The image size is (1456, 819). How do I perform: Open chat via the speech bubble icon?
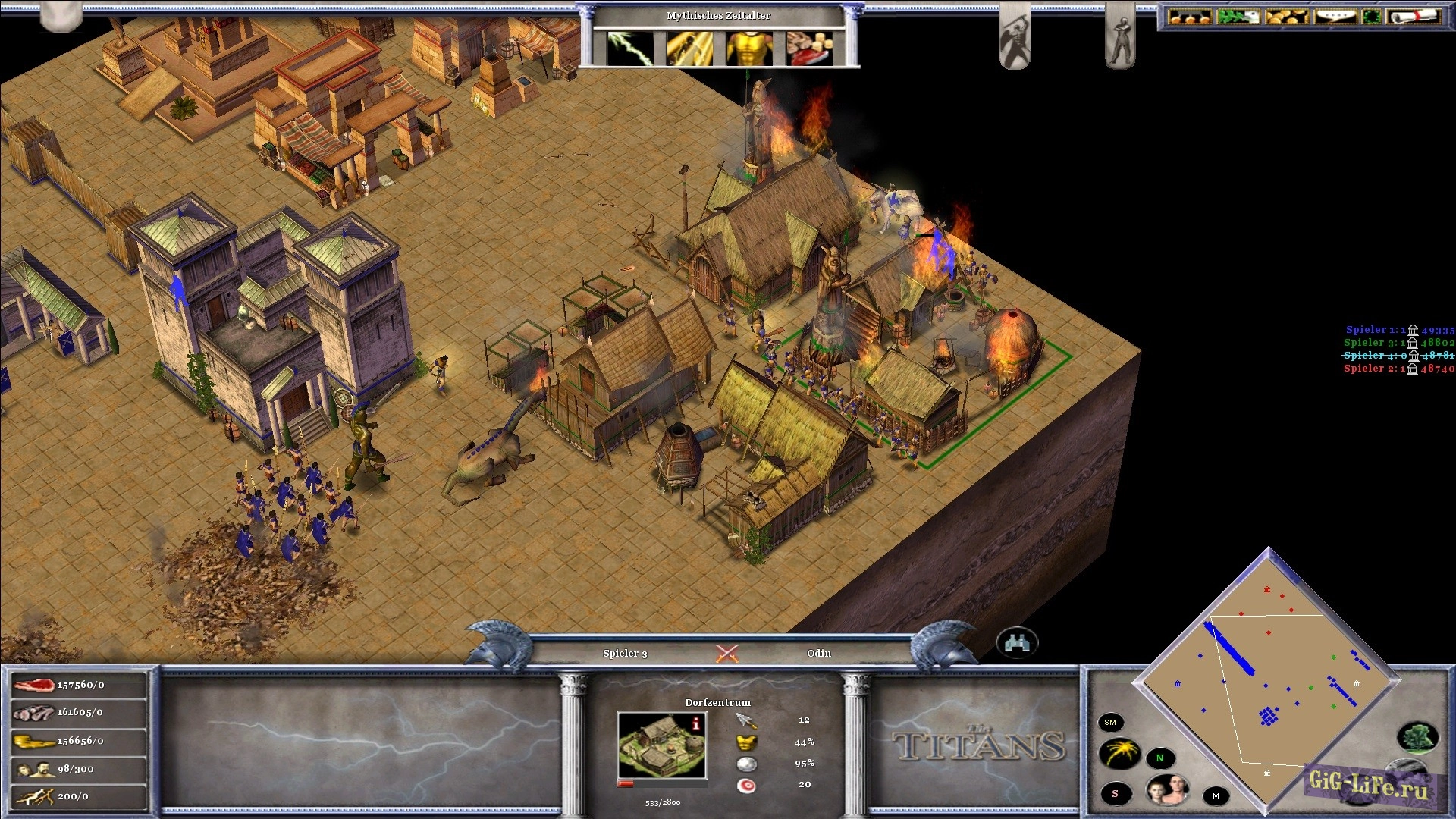click(x=1335, y=17)
